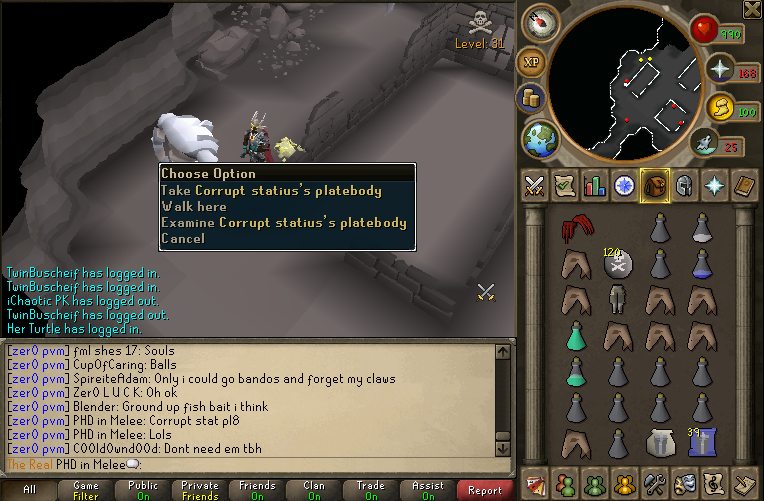The height and width of the screenshot is (501, 764).
Task: Click the wolf summoning orb
Action: 706,145
